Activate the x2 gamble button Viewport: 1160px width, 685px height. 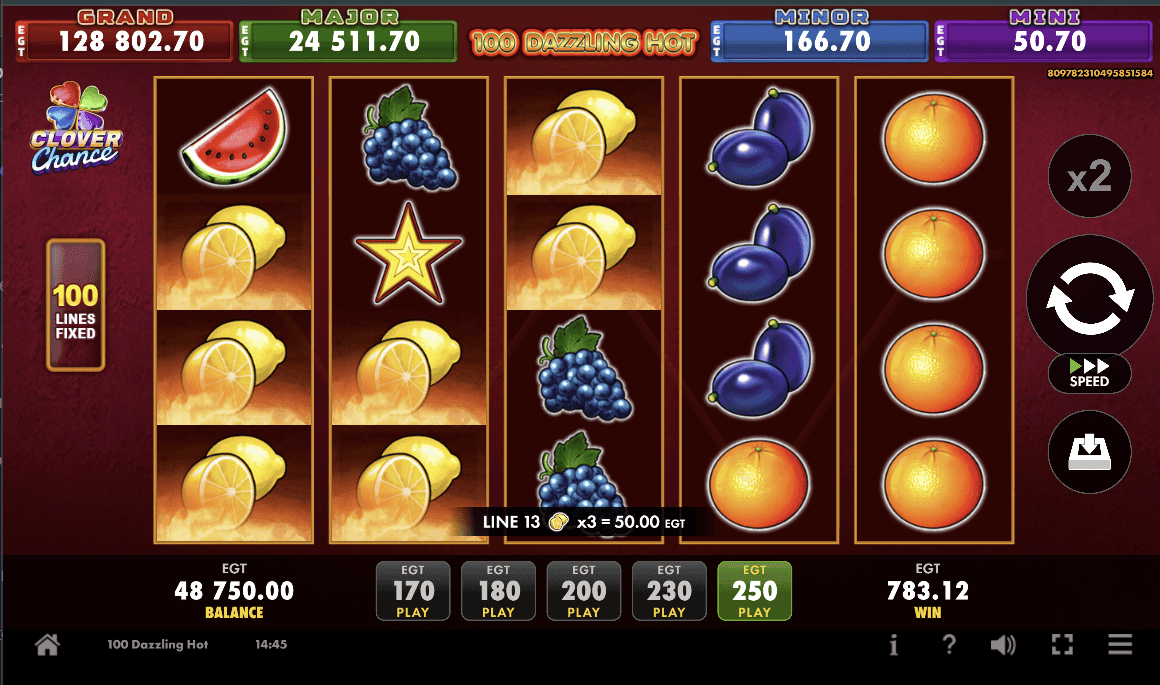tap(1089, 178)
